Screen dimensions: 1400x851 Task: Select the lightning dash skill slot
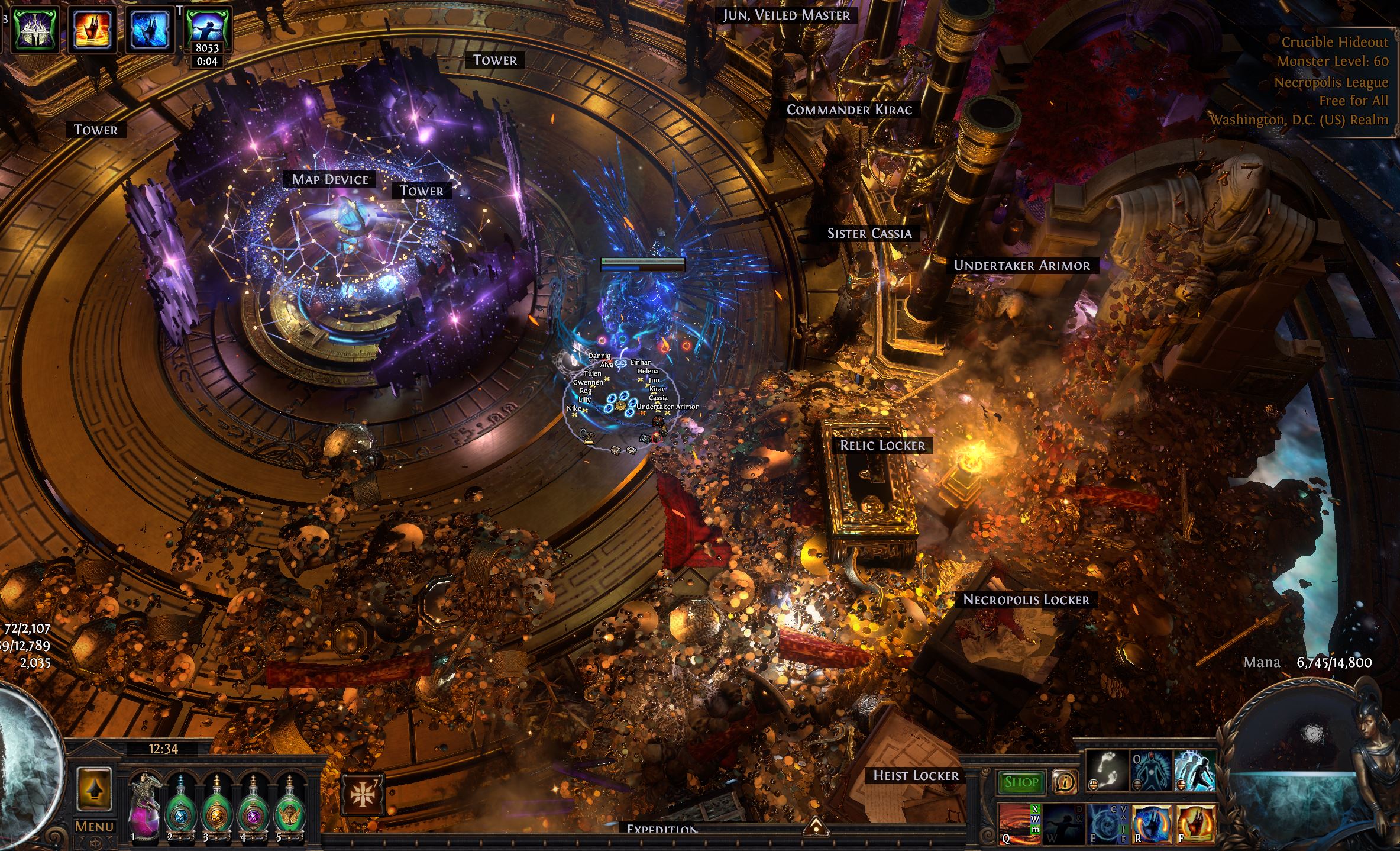tap(1194, 771)
